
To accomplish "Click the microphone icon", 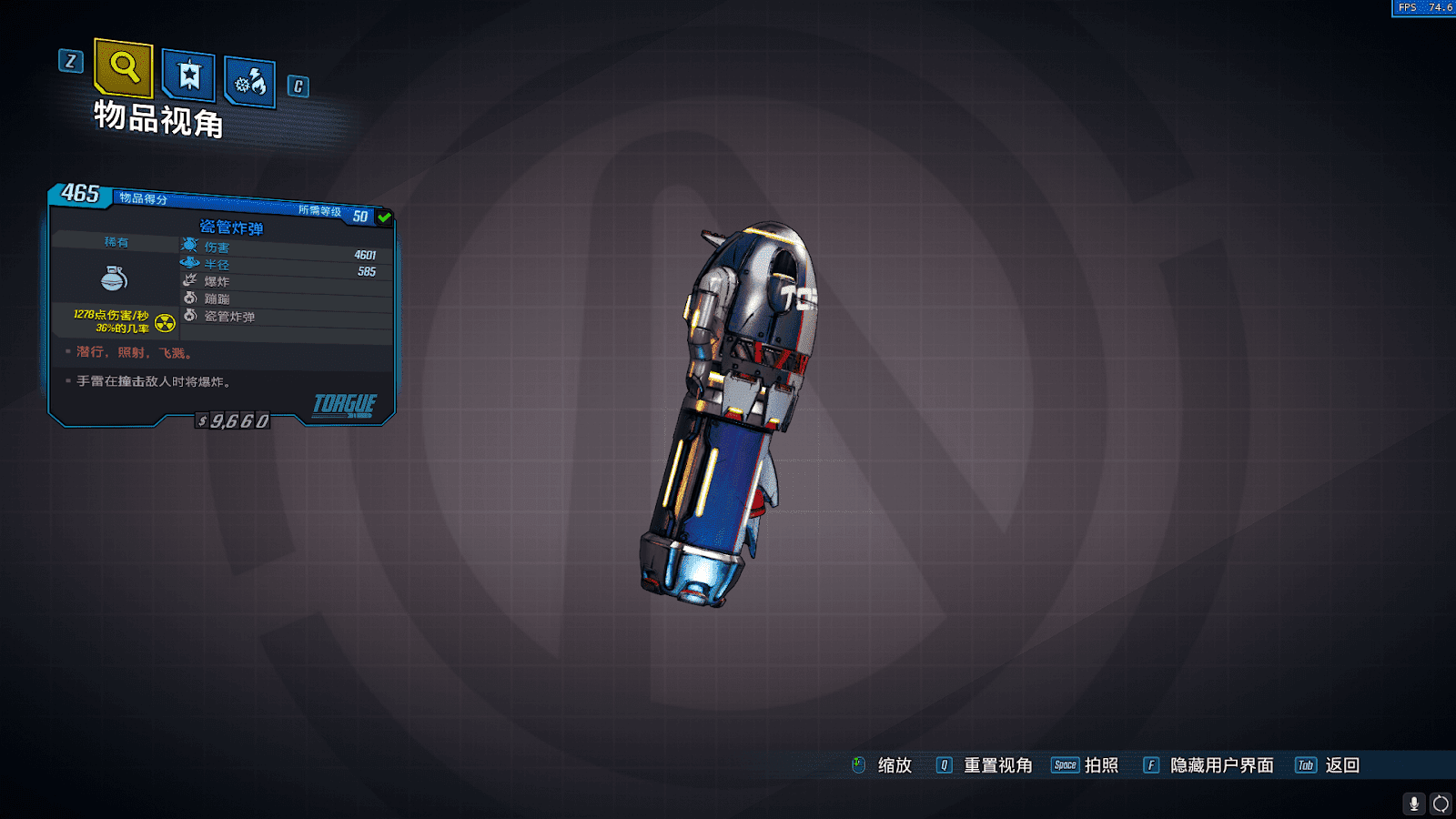I will 1413,804.
